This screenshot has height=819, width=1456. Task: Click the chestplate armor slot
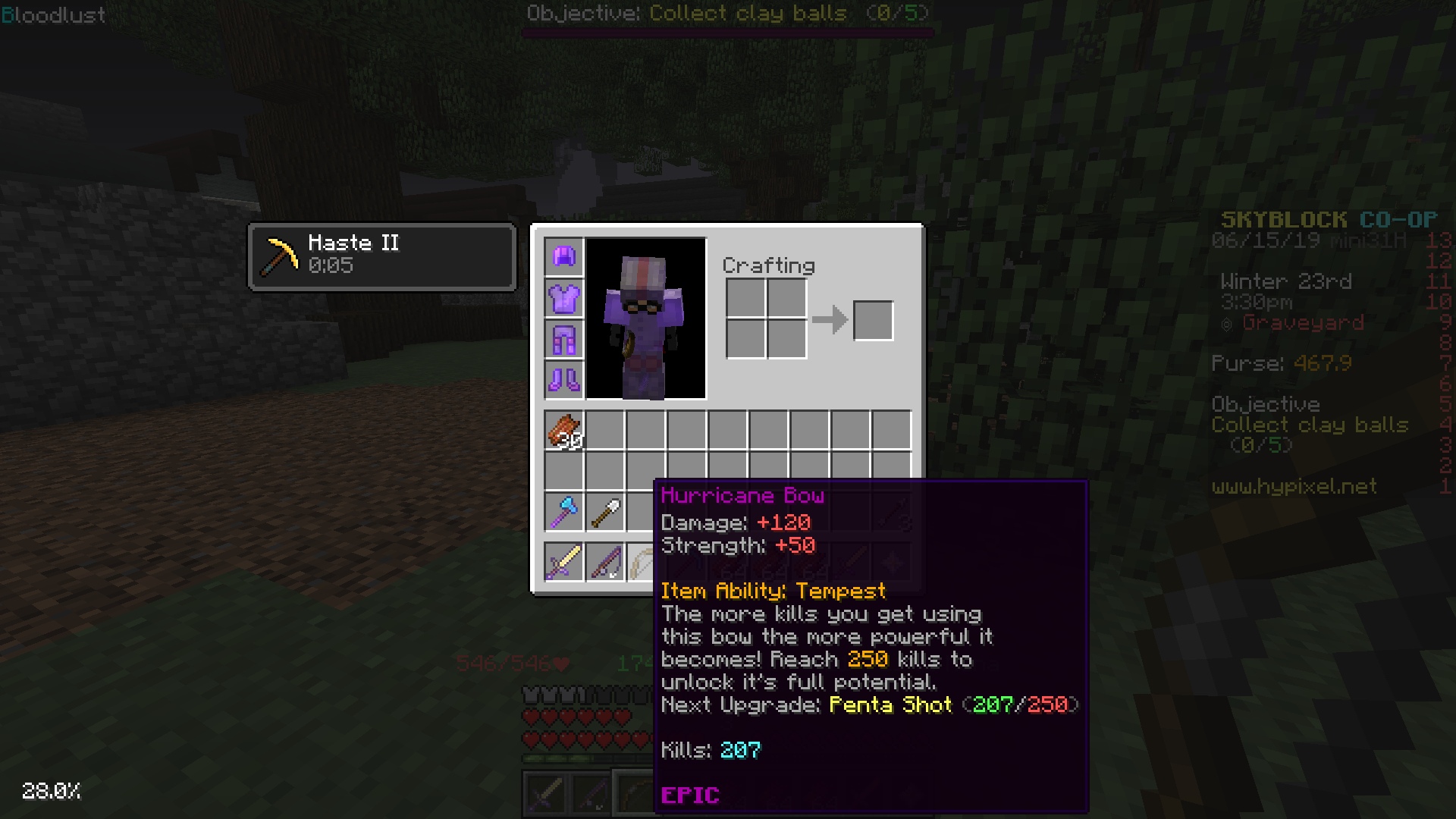(x=562, y=299)
